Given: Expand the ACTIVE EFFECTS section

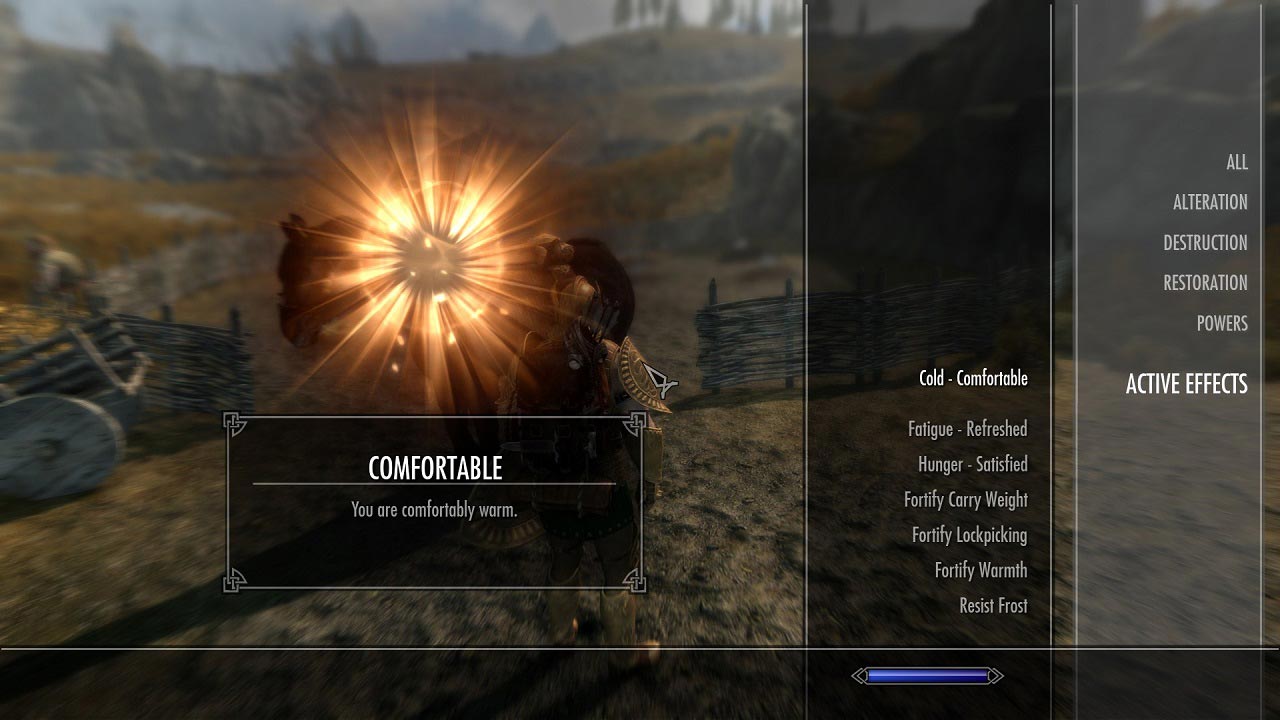Looking at the screenshot, I should 1187,384.
